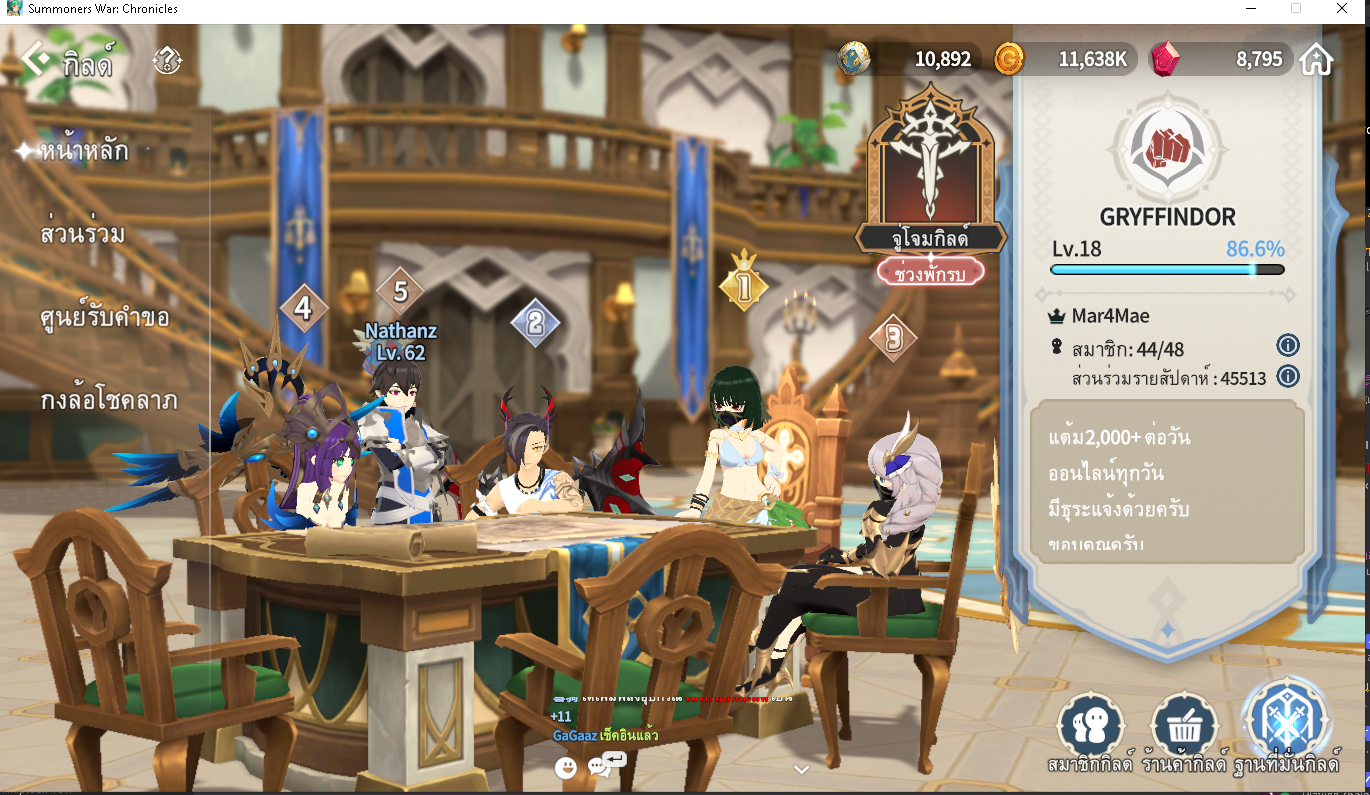The width and height of the screenshot is (1370, 795).
Task: Click the red gem currency counter
Action: [x=1220, y=60]
